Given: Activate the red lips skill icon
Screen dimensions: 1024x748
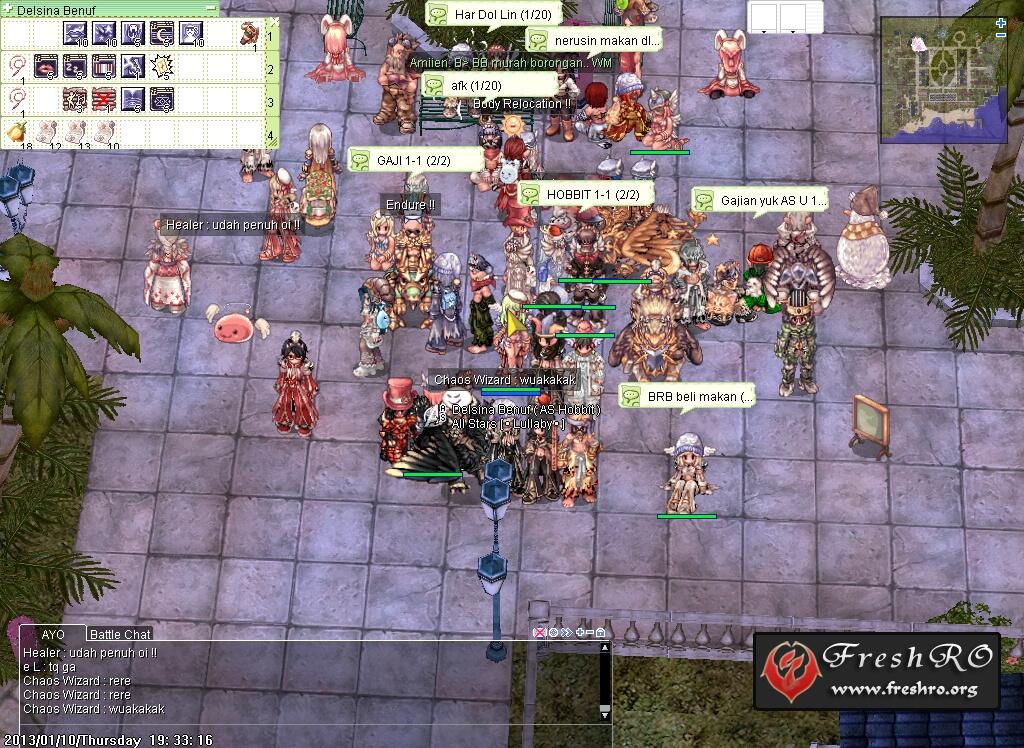Looking at the screenshot, I should (x=45, y=67).
